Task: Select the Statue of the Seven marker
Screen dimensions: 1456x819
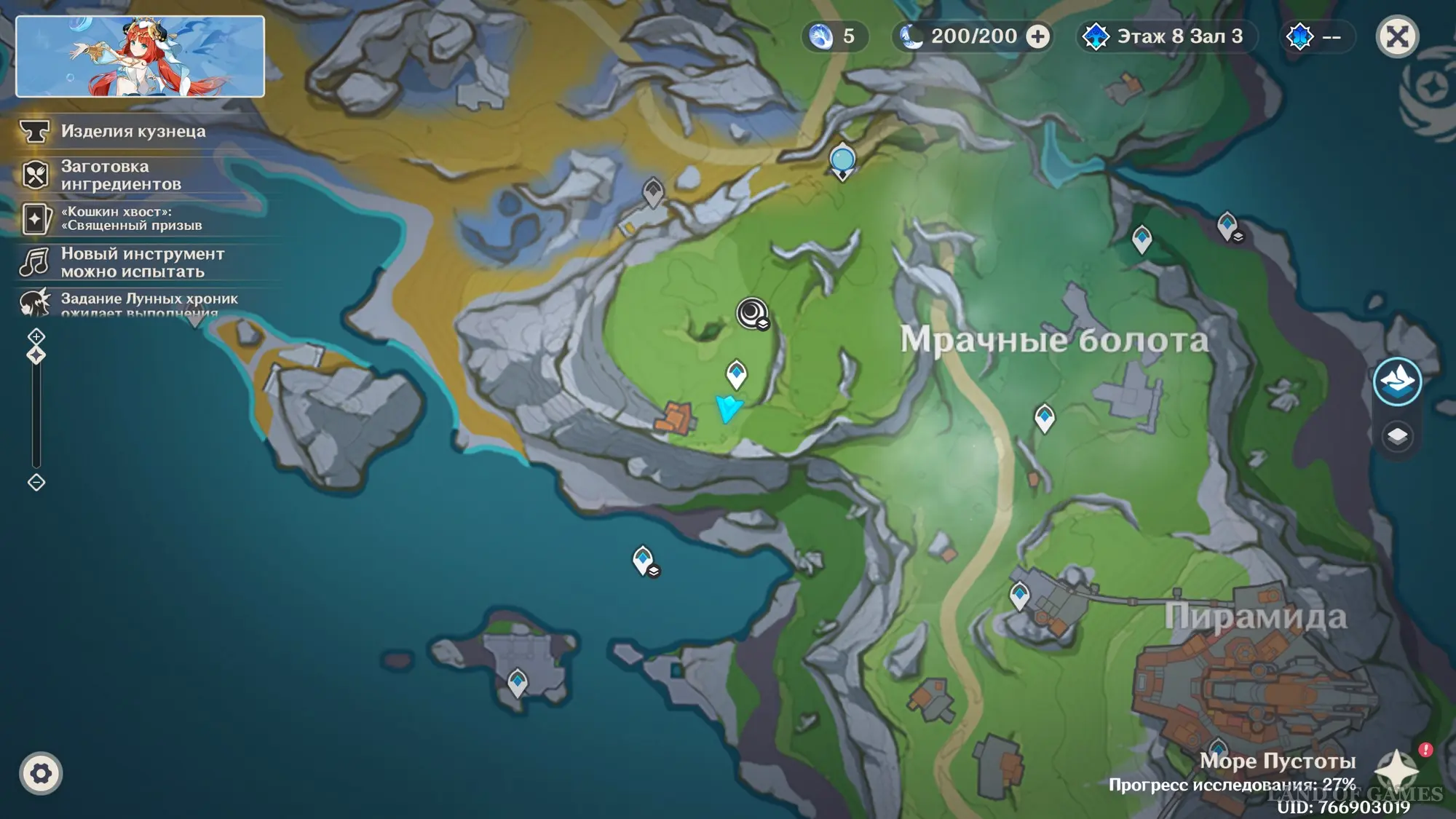Action: [842, 160]
